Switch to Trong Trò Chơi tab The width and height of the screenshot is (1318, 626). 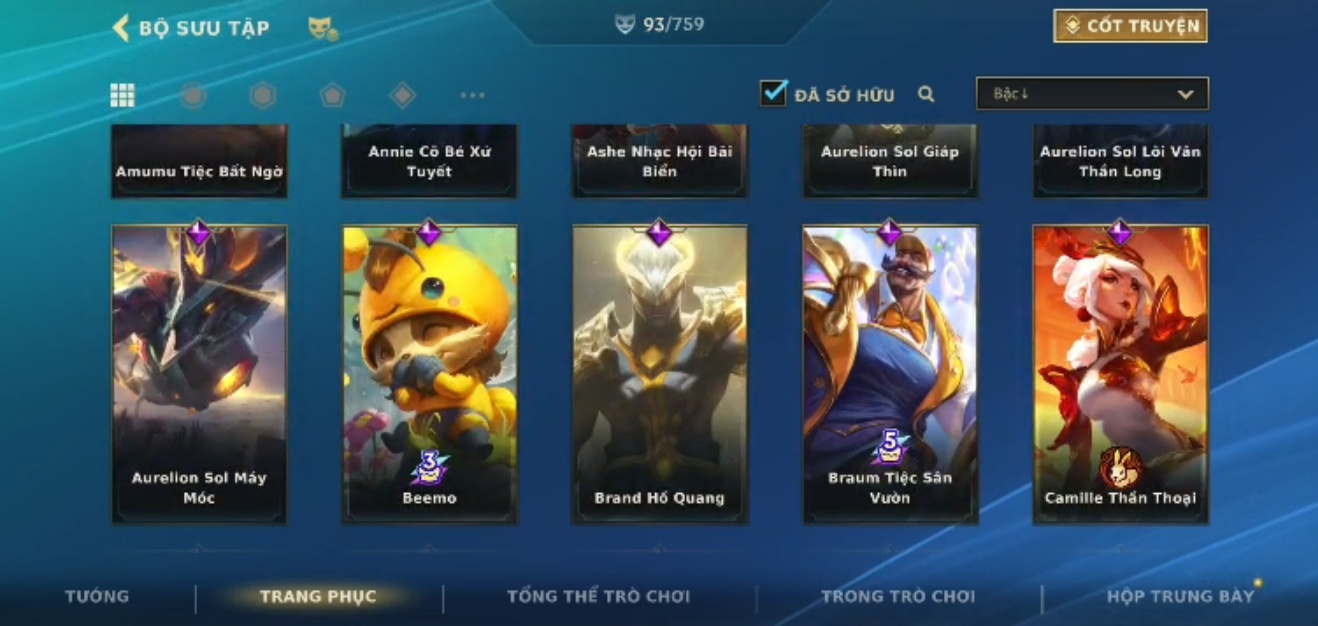click(x=897, y=597)
